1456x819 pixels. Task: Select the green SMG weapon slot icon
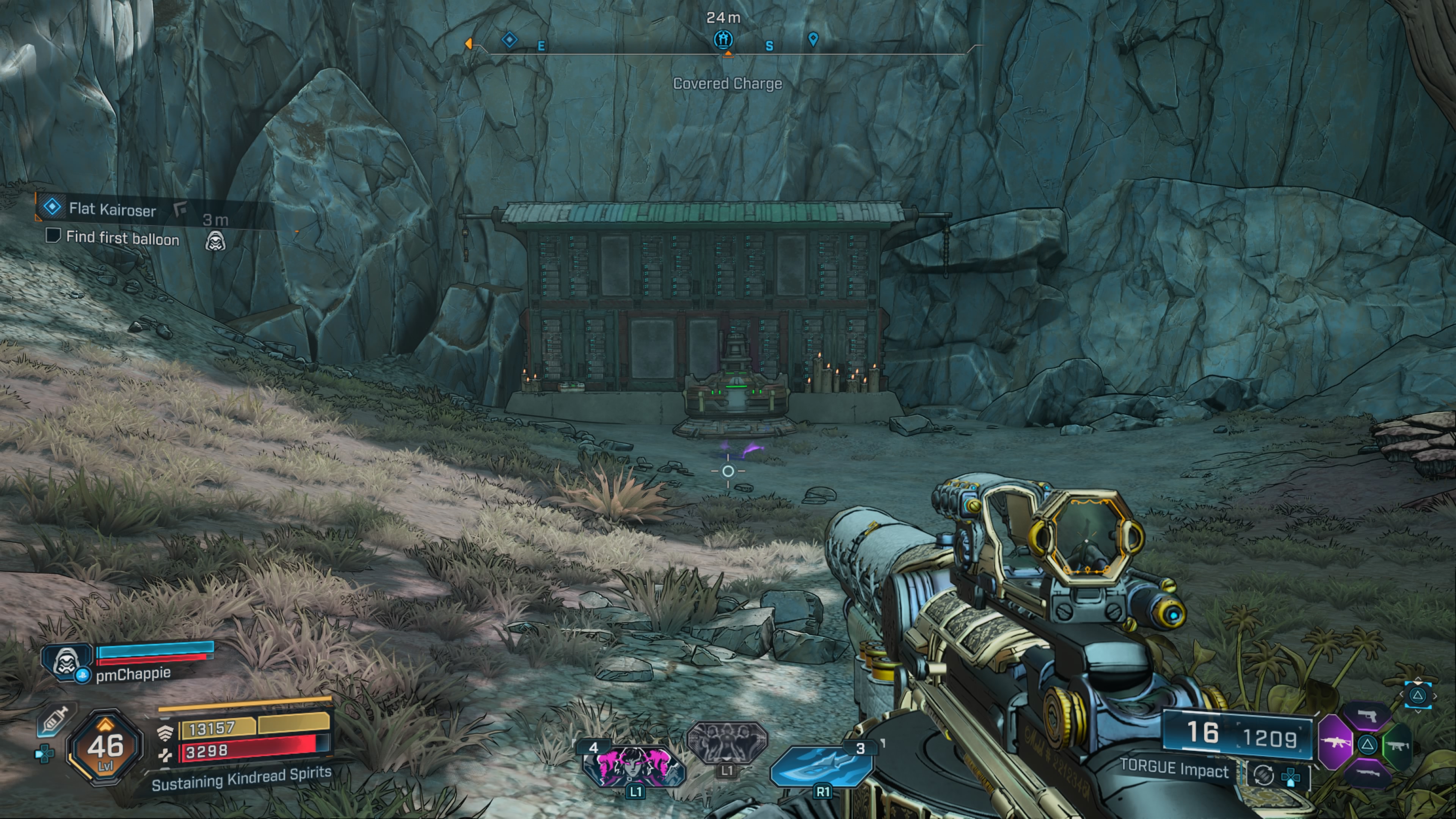tap(1397, 746)
